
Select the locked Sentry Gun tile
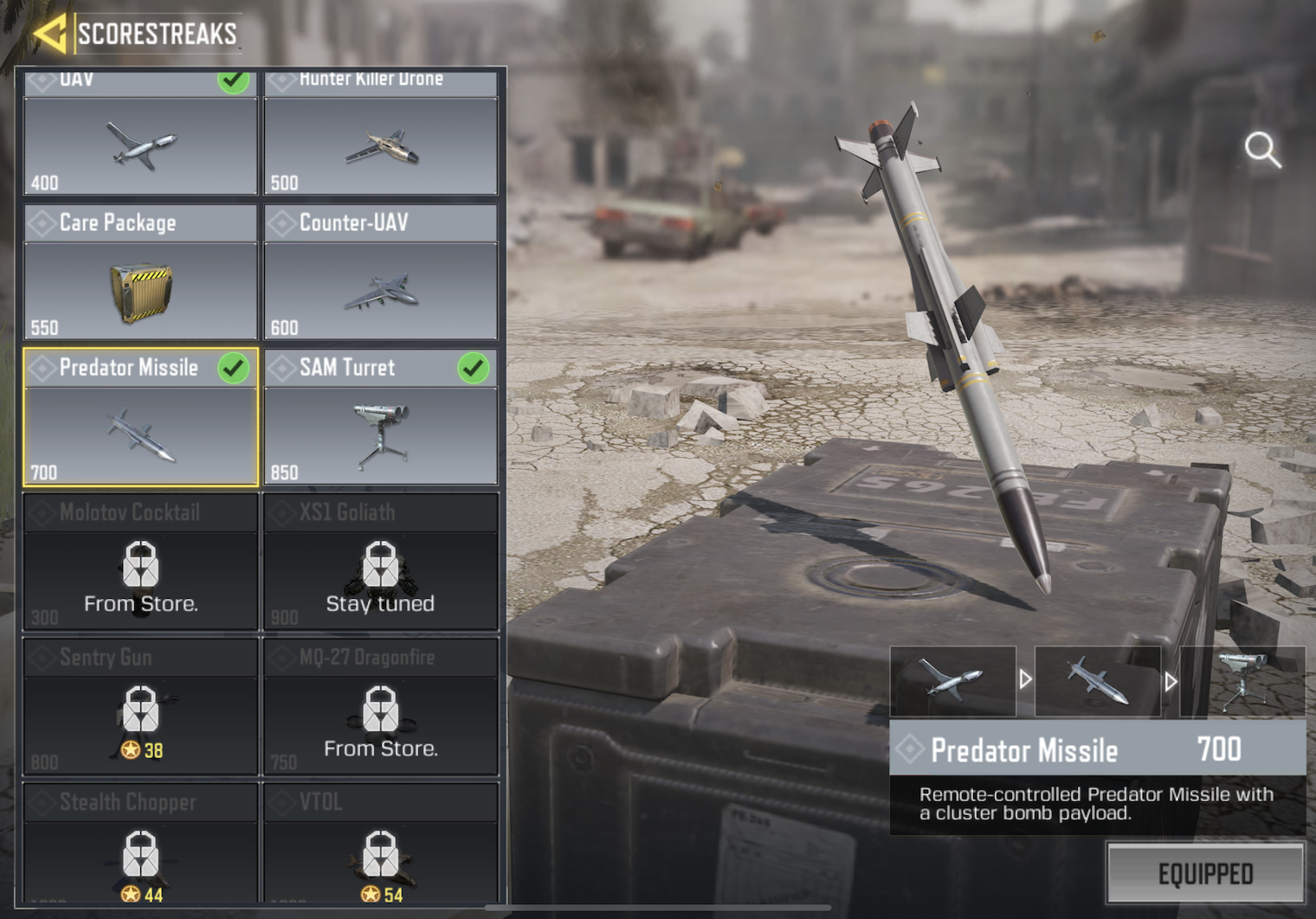[140, 707]
